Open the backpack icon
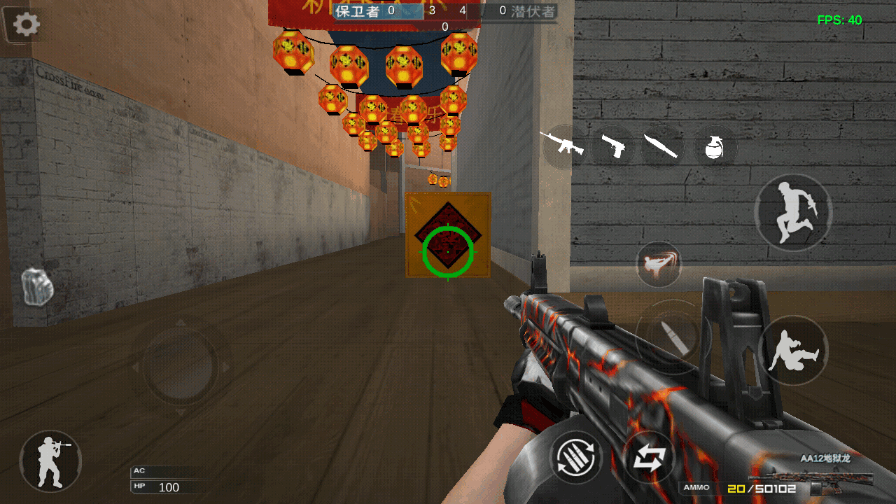896x504 pixels. coord(35,286)
